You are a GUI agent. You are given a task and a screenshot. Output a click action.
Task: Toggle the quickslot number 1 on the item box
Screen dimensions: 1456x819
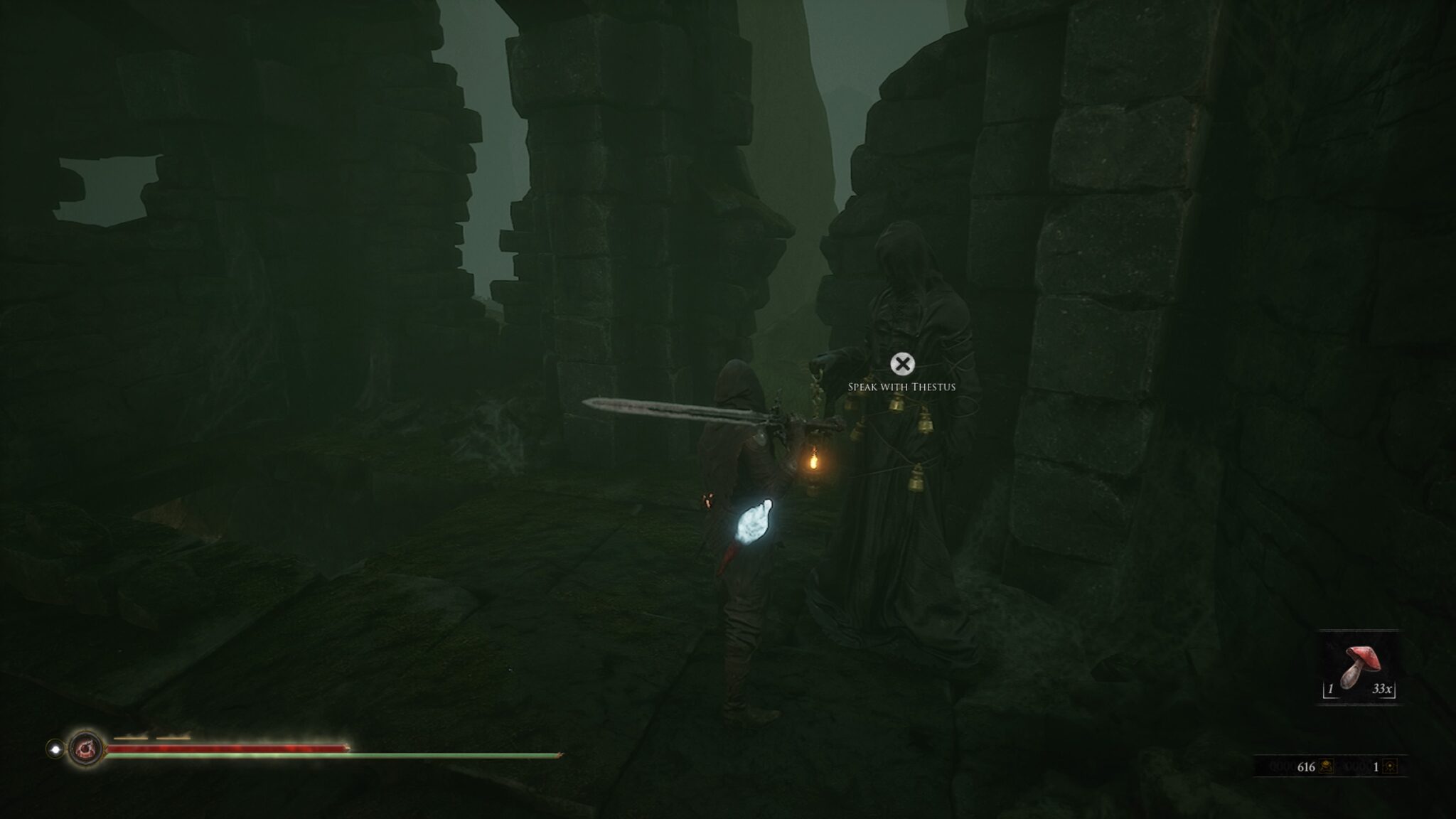click(x=1331, y=690)
